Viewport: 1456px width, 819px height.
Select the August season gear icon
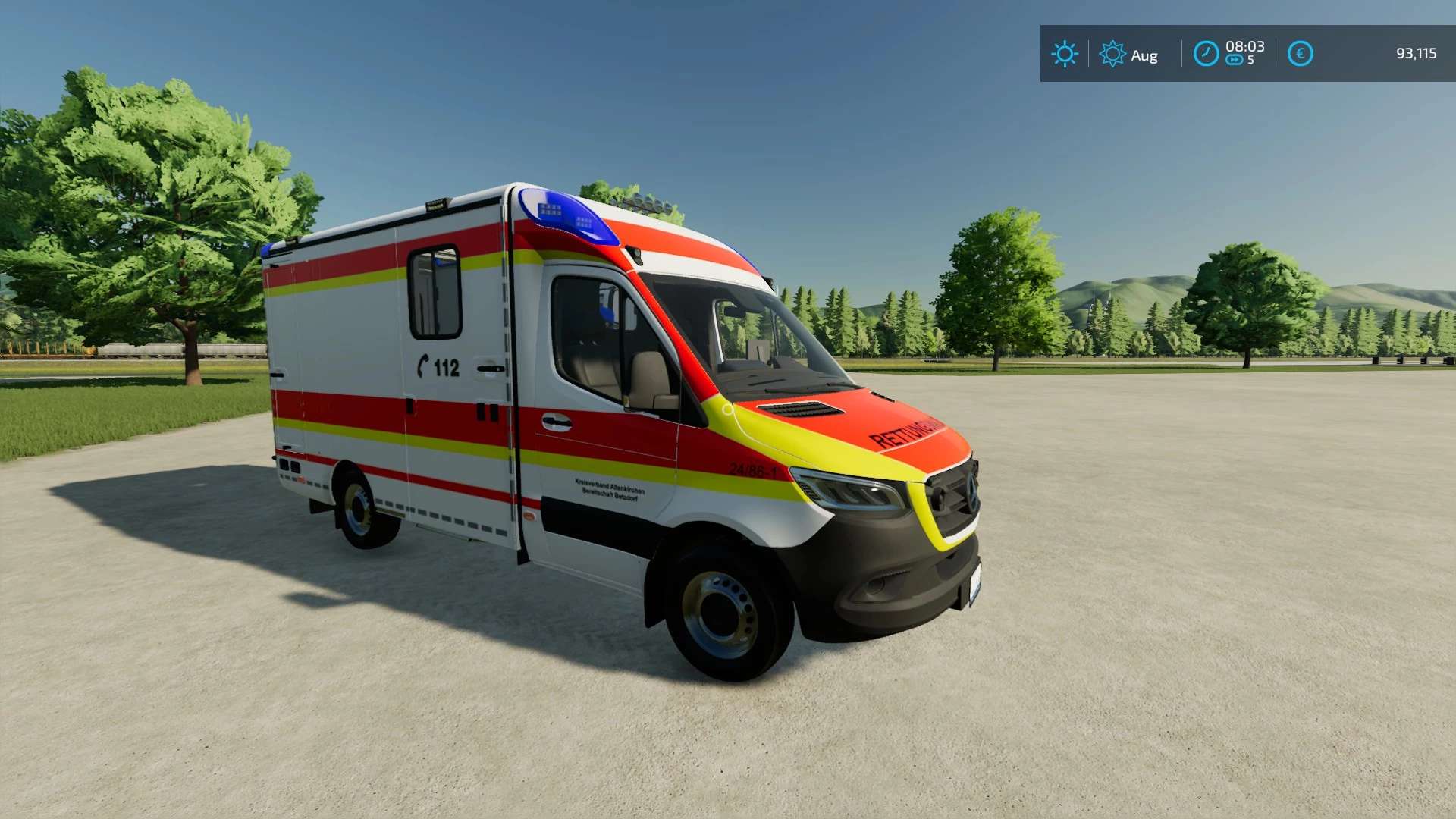pos(1112,54)
